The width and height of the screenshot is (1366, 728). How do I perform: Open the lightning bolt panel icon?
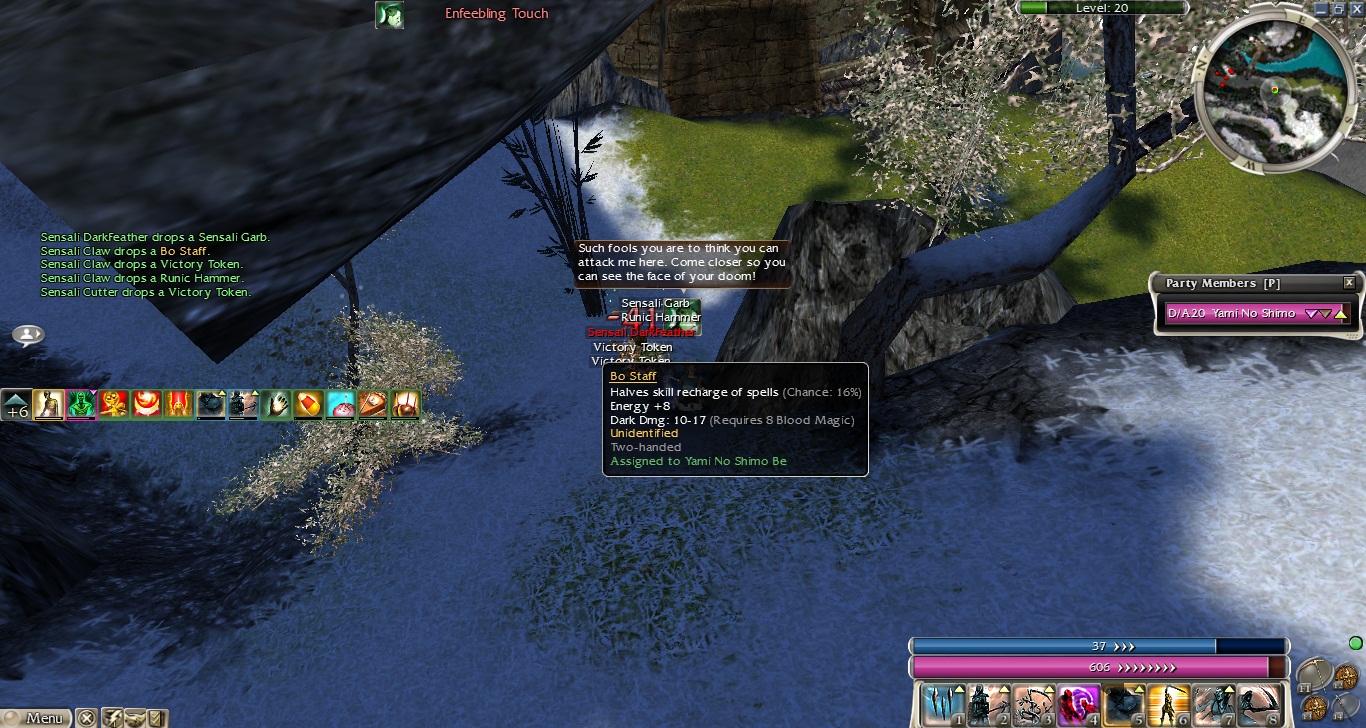point(111,718)
